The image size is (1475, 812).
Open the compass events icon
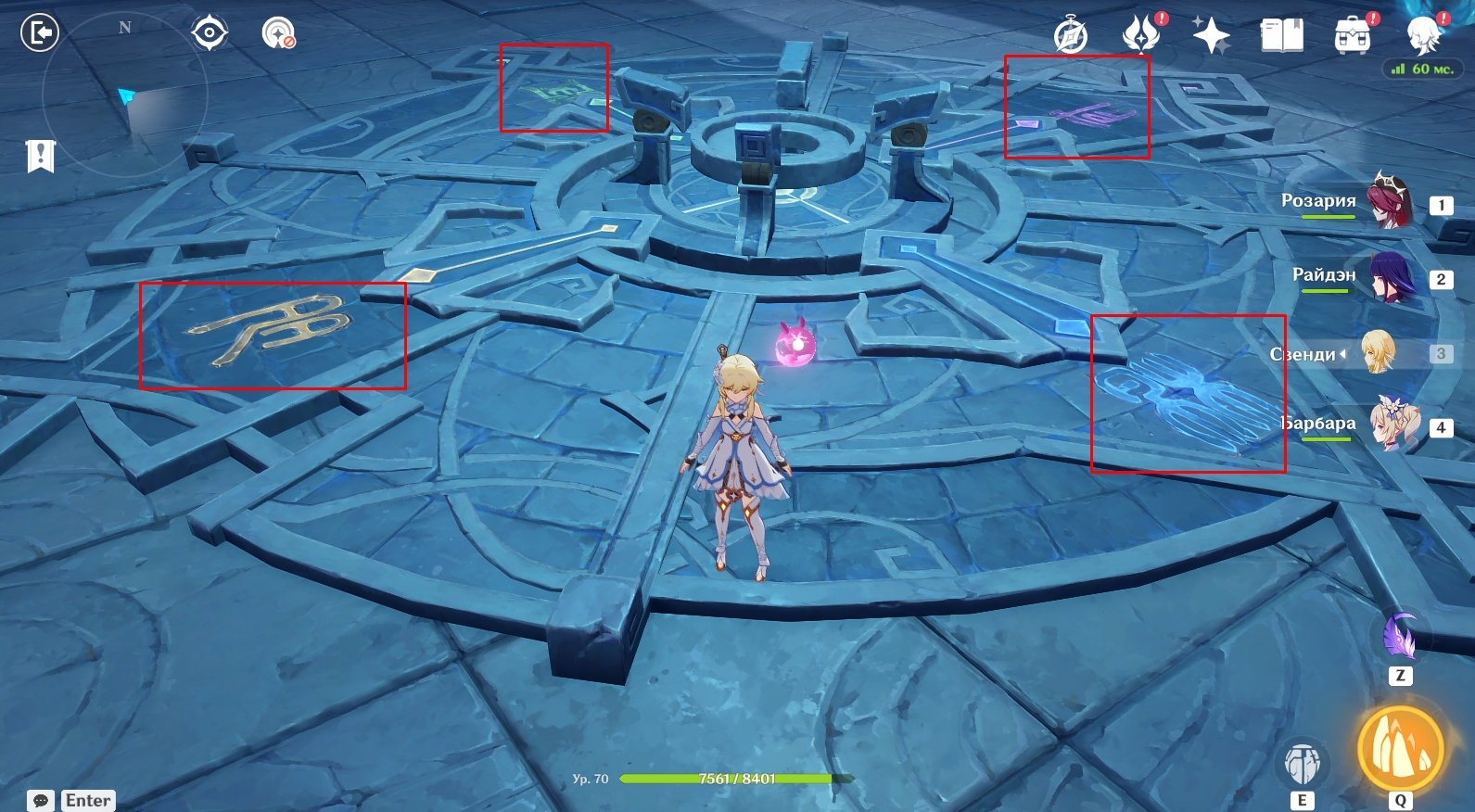pyautogui.click(x=1071, y=36)
